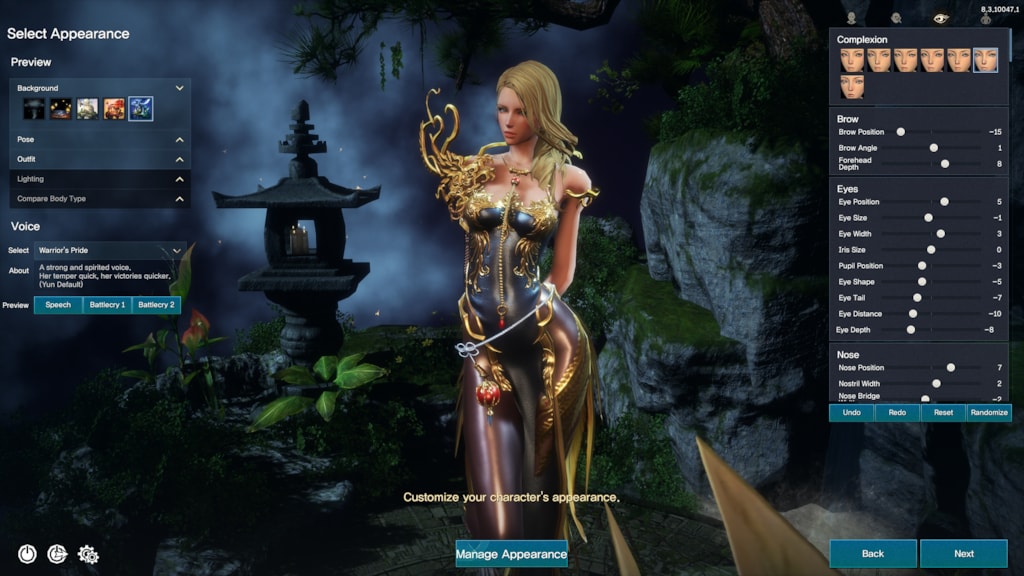The height and width of the screenshot is (576, 1024).
Task: Expand the Pose preview section
Action: pyautogui.click(x=180, y=140)
